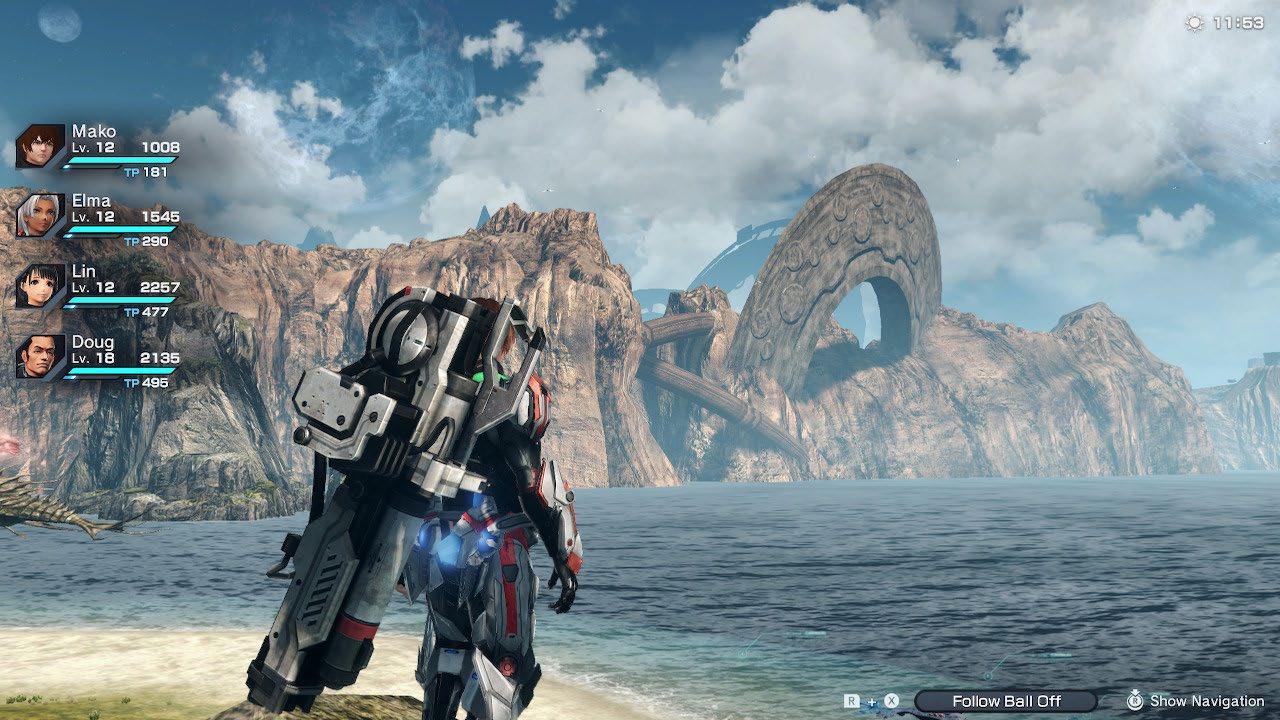This screenshot has height=720, width=1280.
Task: Select Mako's party portrait
Action: point(41,146)
